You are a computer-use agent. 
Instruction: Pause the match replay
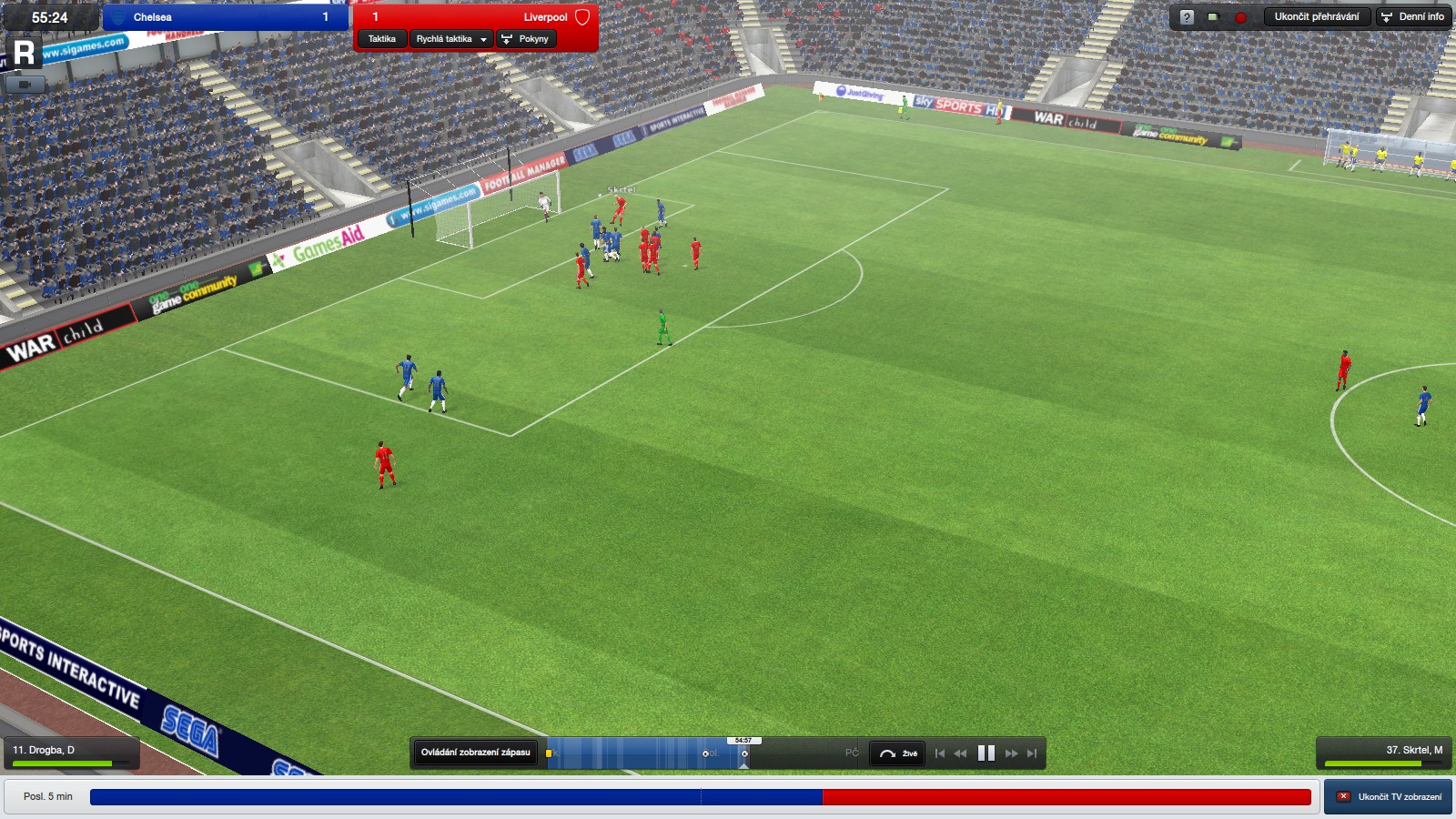tap(986, 753)
